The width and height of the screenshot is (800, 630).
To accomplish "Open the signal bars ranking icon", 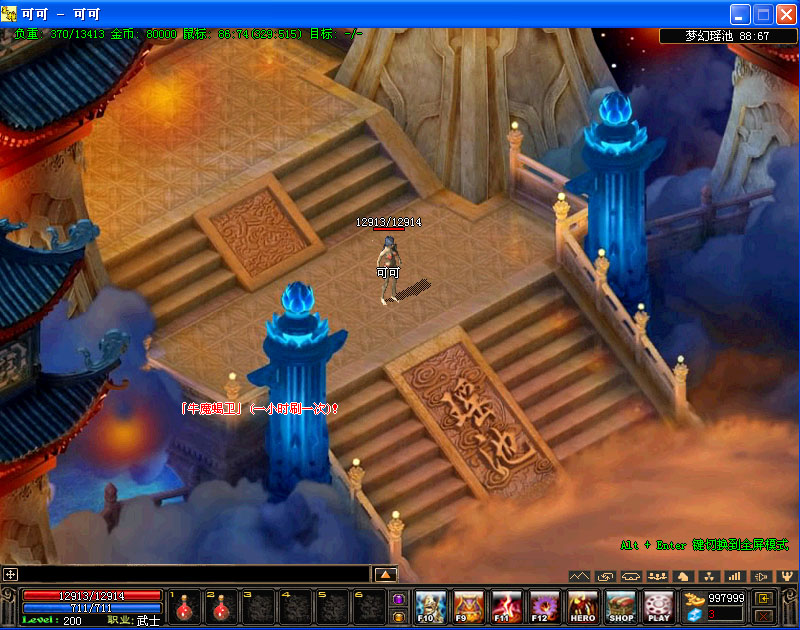I will pos(735,576).
